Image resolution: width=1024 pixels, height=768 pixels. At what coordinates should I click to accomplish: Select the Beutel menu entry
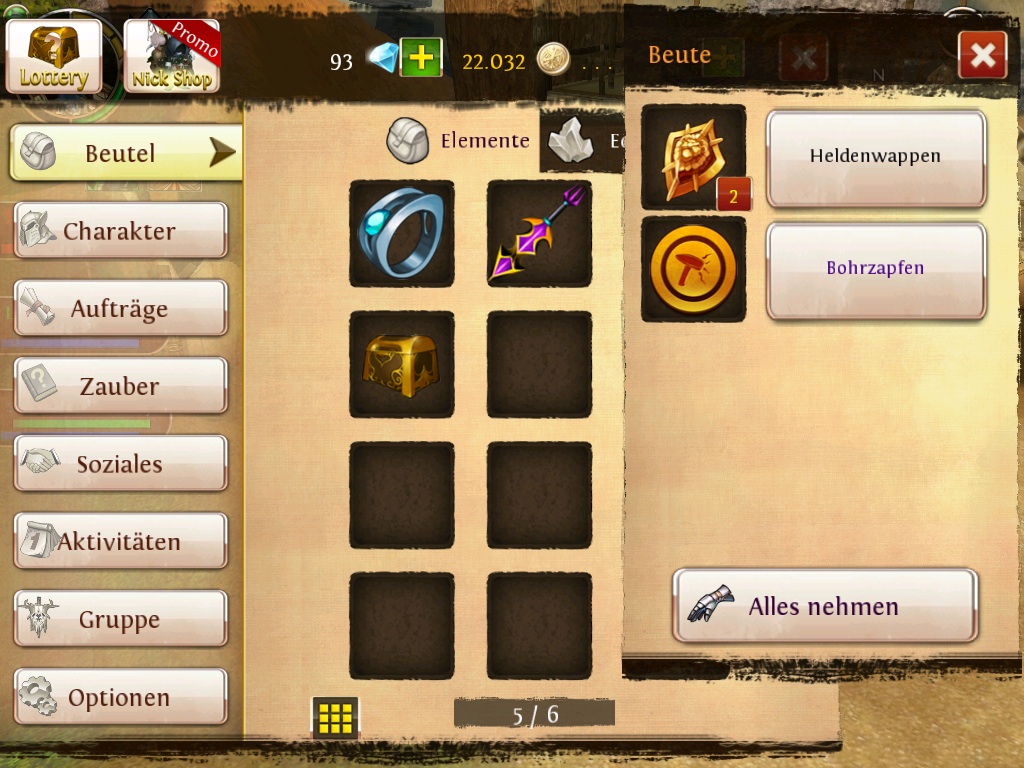pyautogui.click(x=127, y=153)
